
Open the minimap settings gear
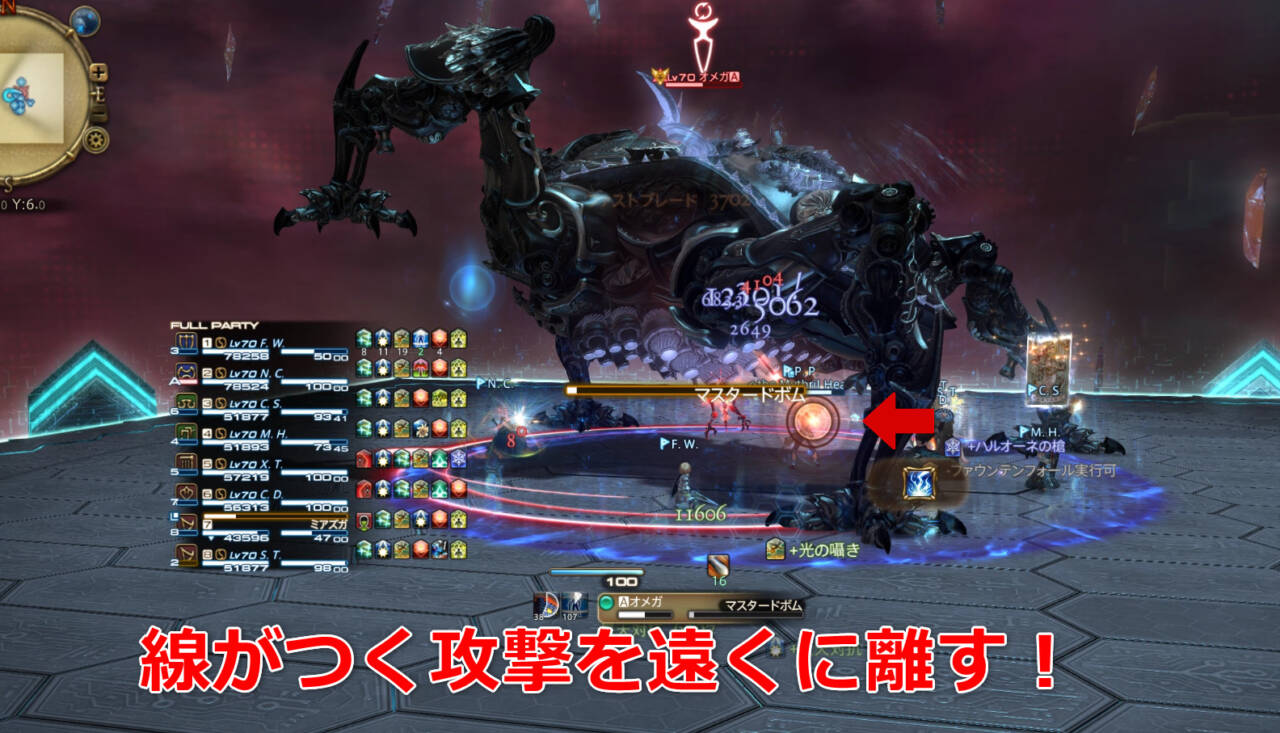96,140
